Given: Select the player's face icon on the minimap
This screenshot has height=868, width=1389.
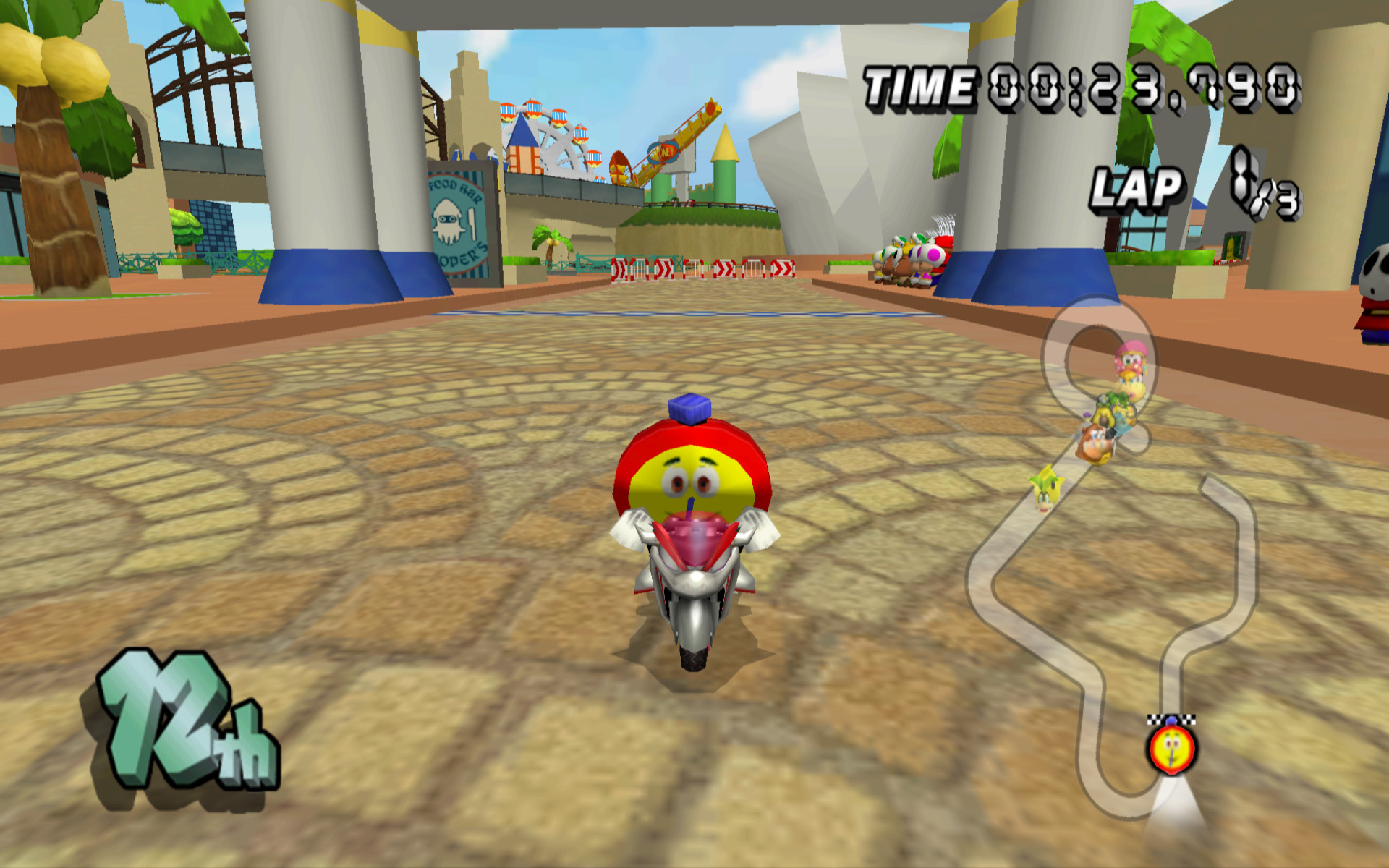Looking at the screenshot, I should coord(1173,750).
